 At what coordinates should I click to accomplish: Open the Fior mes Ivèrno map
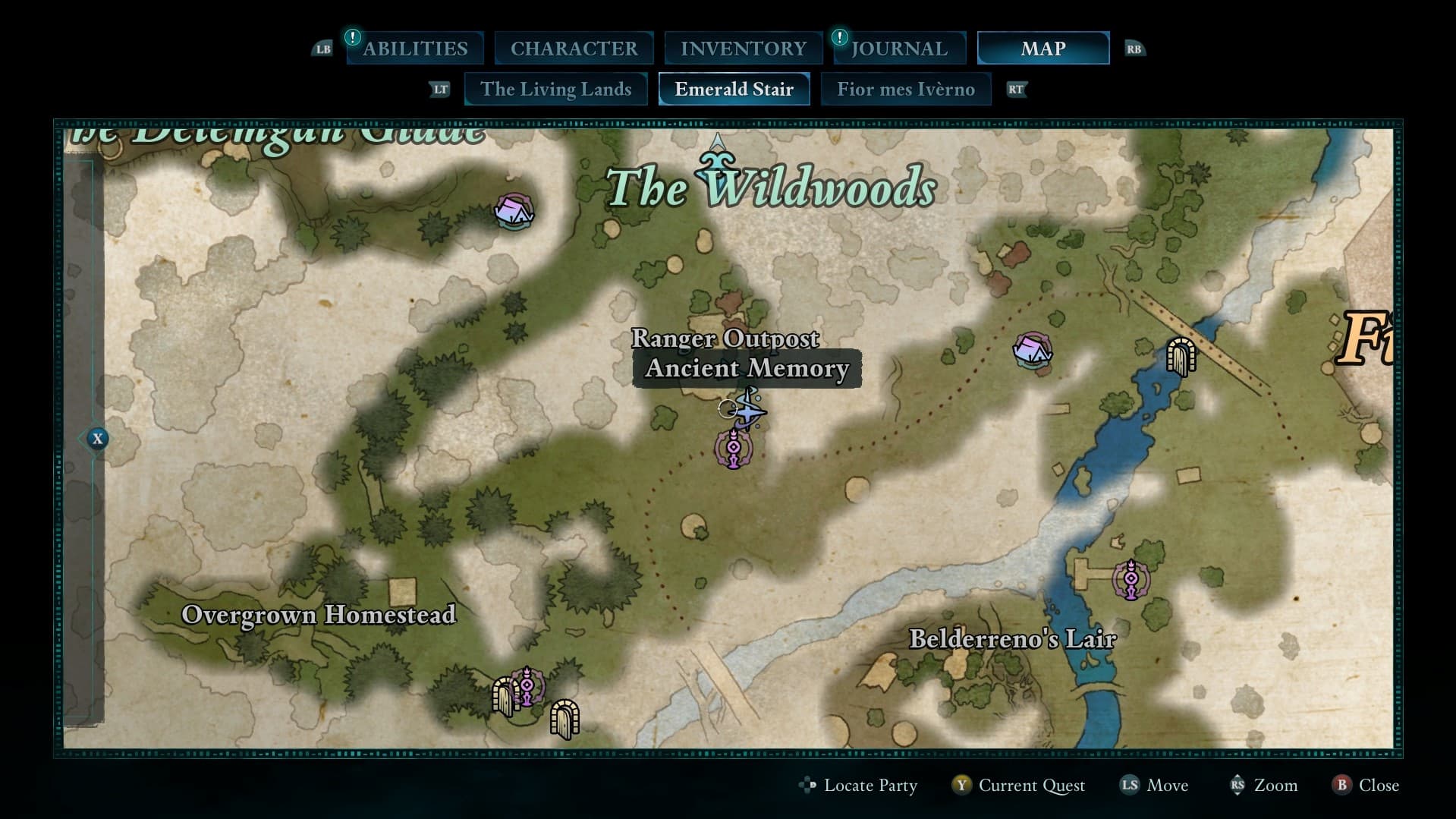click(x=907, y=89)
